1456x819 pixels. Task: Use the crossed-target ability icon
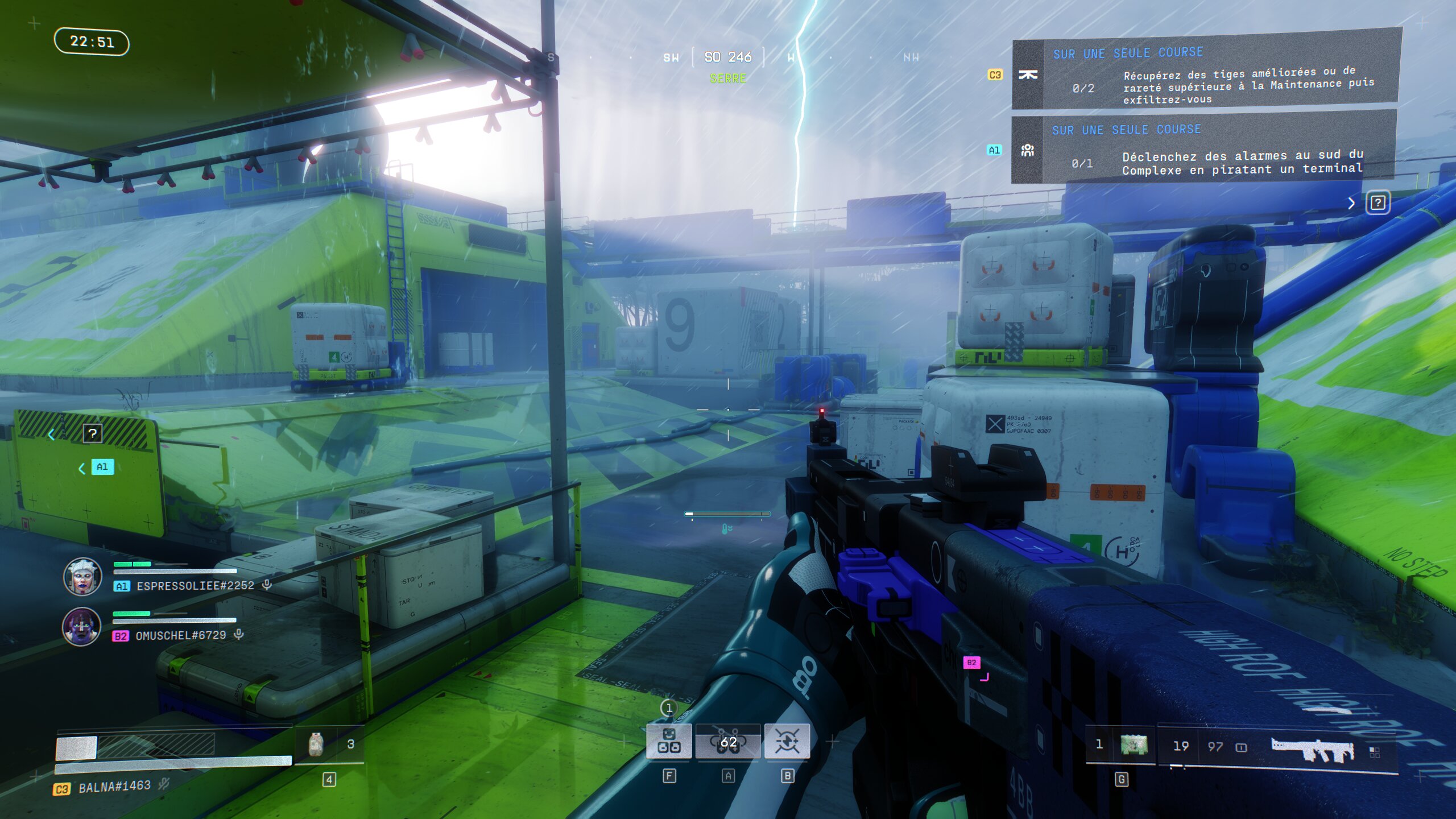tap(787, 741)
